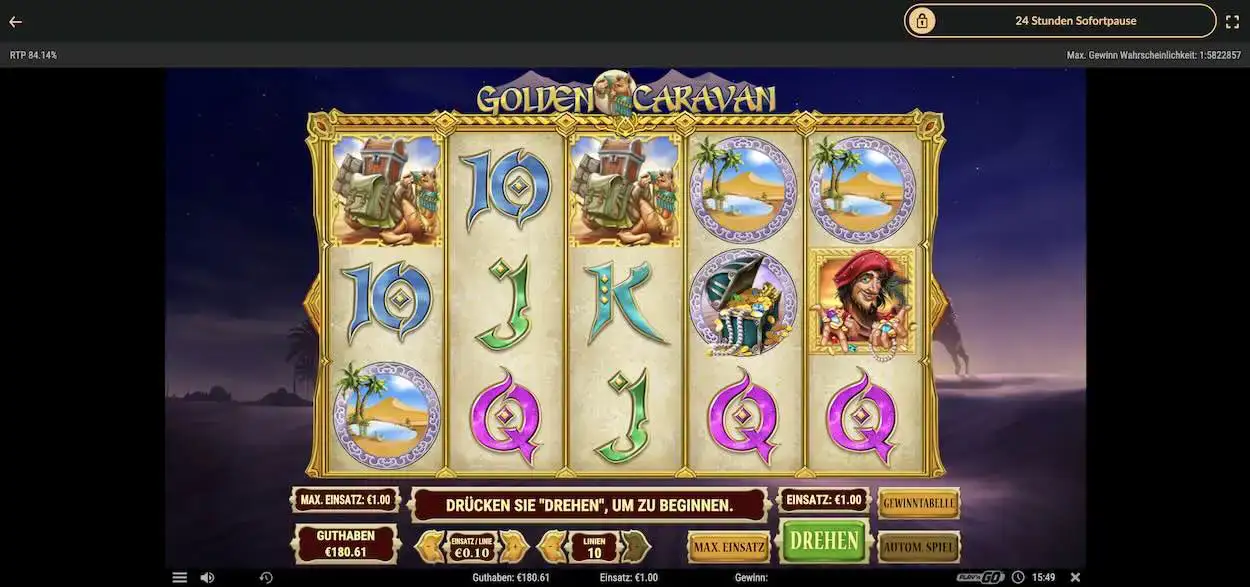Open the hamburger menu in the bottom bar

[180, 577]
